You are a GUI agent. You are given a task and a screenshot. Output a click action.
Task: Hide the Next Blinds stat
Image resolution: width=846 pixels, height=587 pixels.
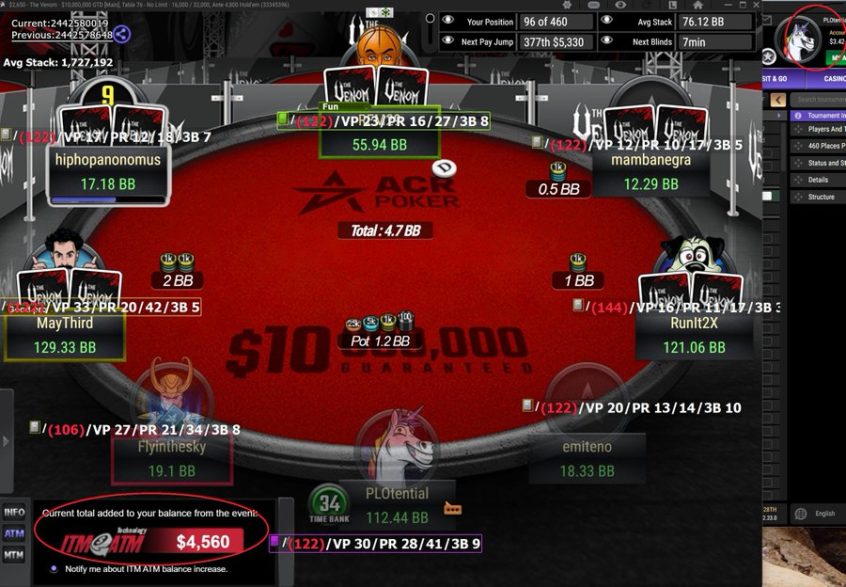pos(607,43)
